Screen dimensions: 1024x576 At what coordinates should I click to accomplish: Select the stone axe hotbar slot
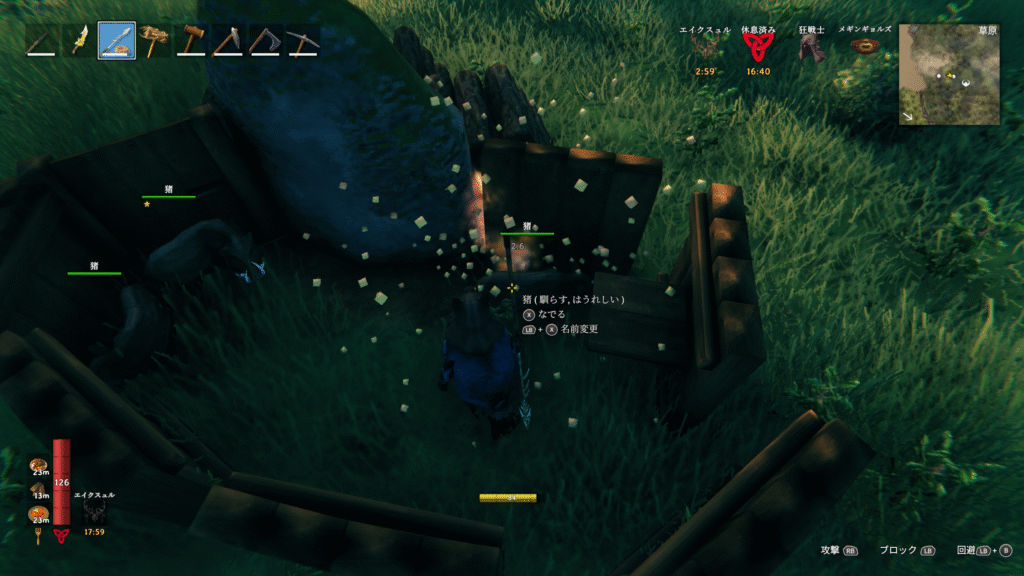click(228, 40)
